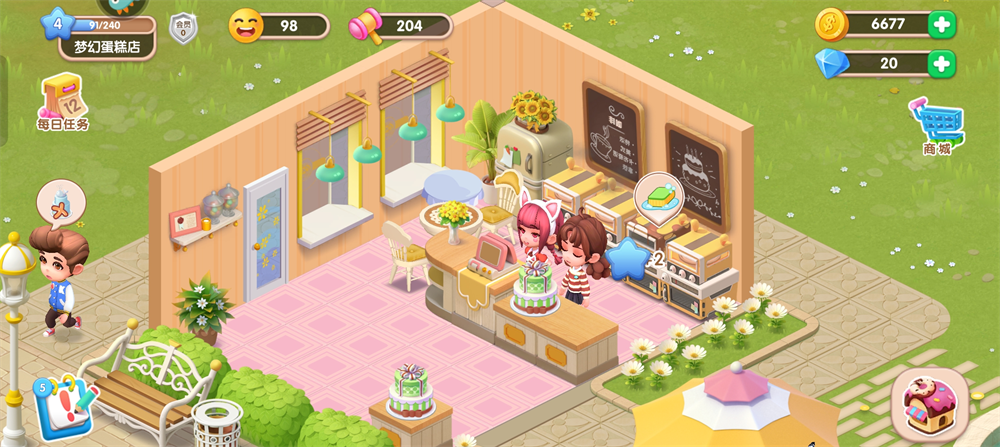The height and width of the screenshot is (447, 1000).
Task: Tap the smiley face satisfaction counter
Action: (279, 26)
